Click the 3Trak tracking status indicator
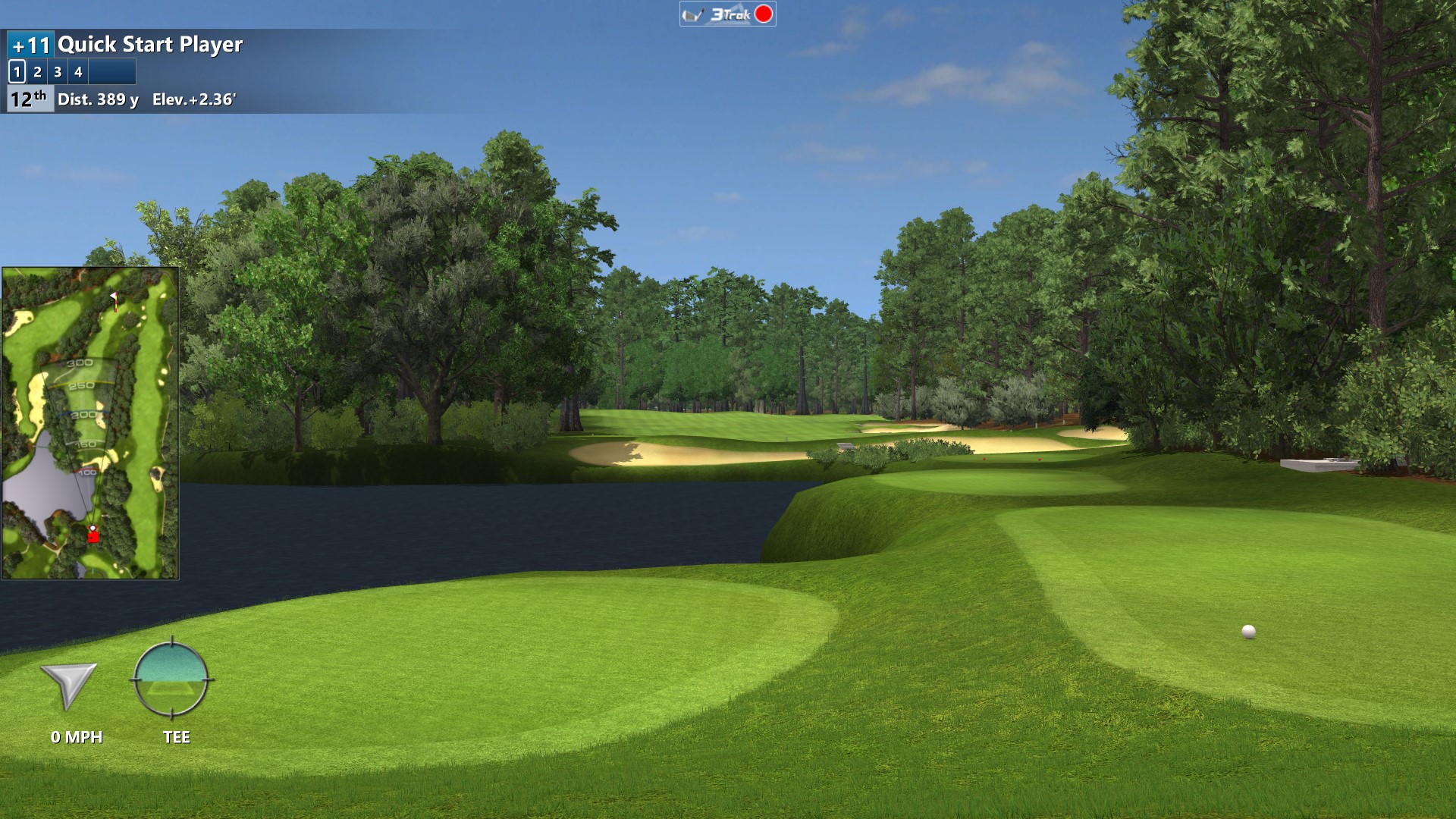The image size is (1456, 819). pos(727,14)
